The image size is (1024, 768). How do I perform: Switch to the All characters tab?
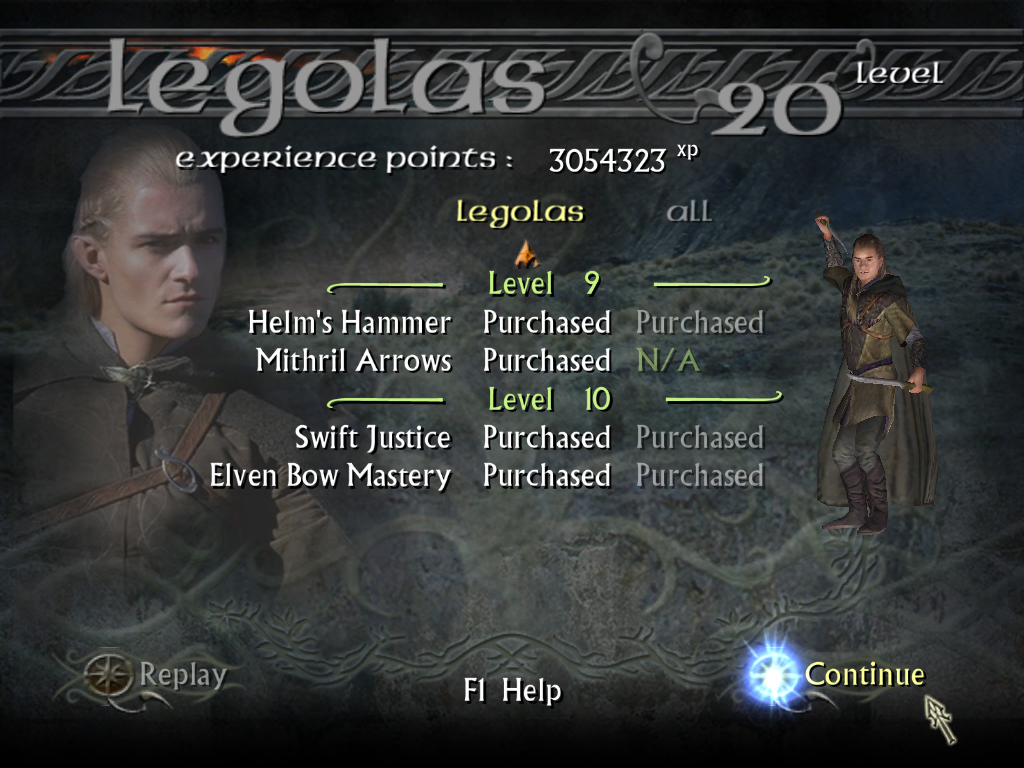point(689,212)
